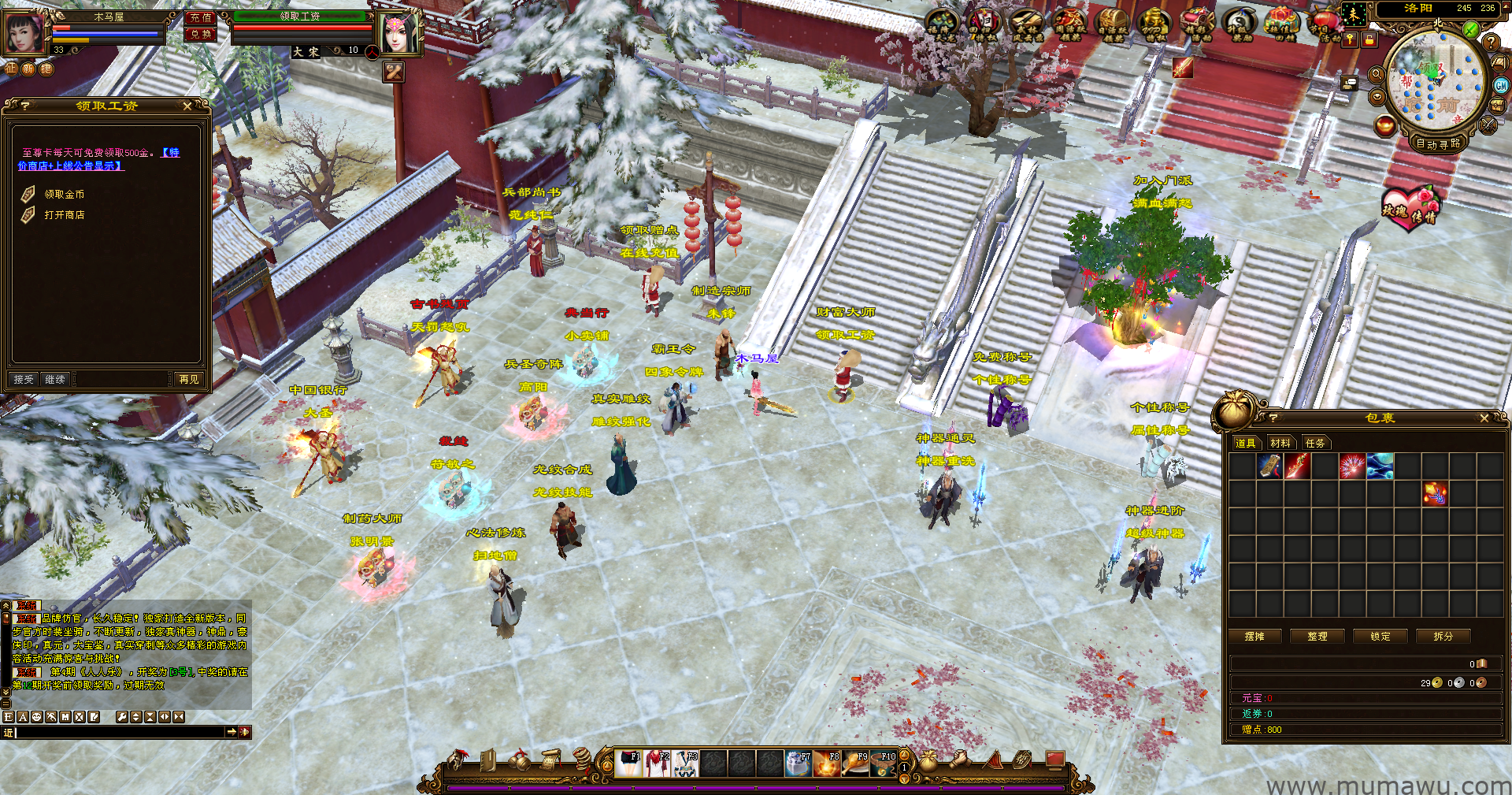Click the 整理 sort inventory button

1317,637
